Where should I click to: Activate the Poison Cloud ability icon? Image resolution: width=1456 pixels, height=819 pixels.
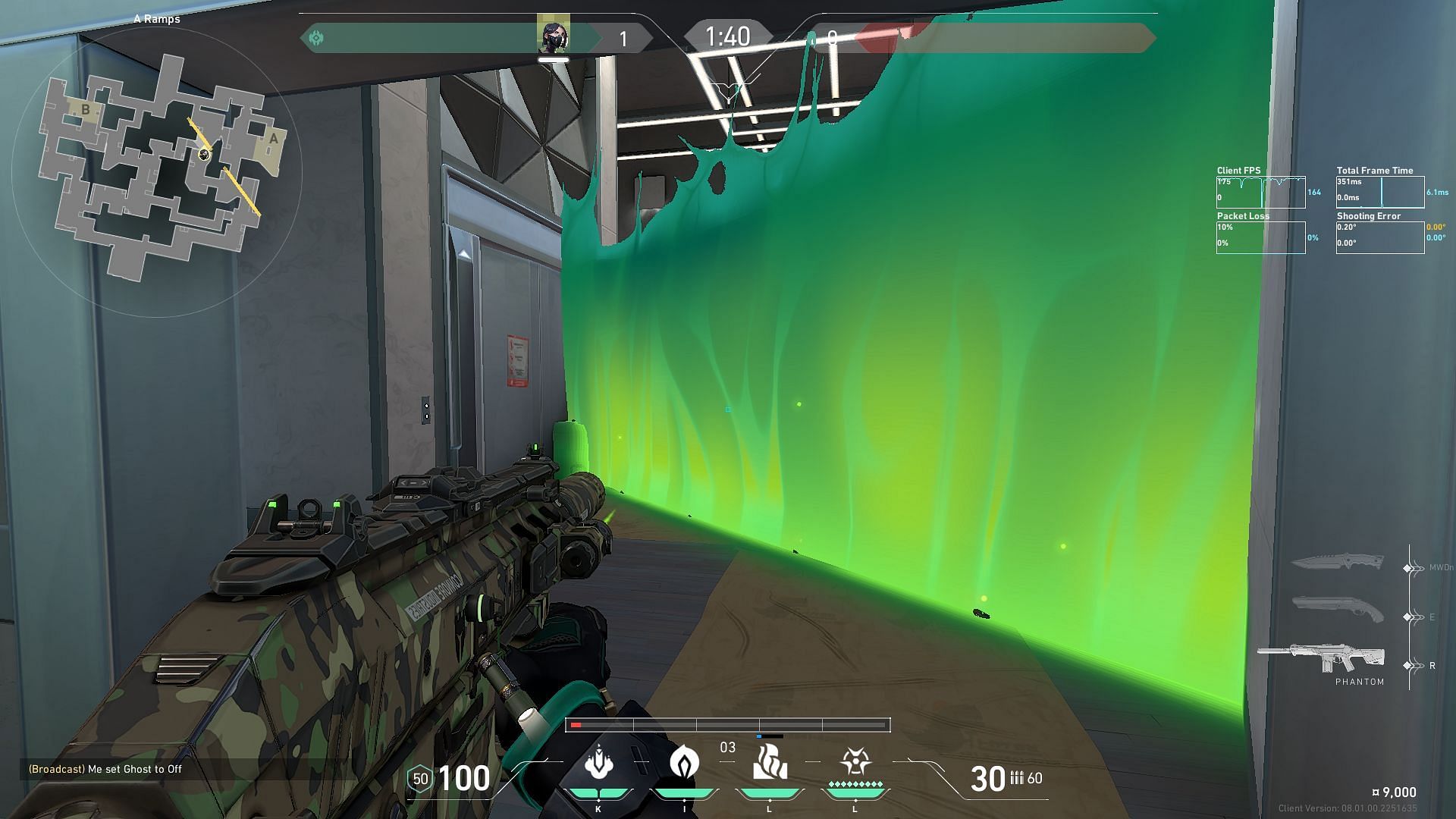click(684, 762)
